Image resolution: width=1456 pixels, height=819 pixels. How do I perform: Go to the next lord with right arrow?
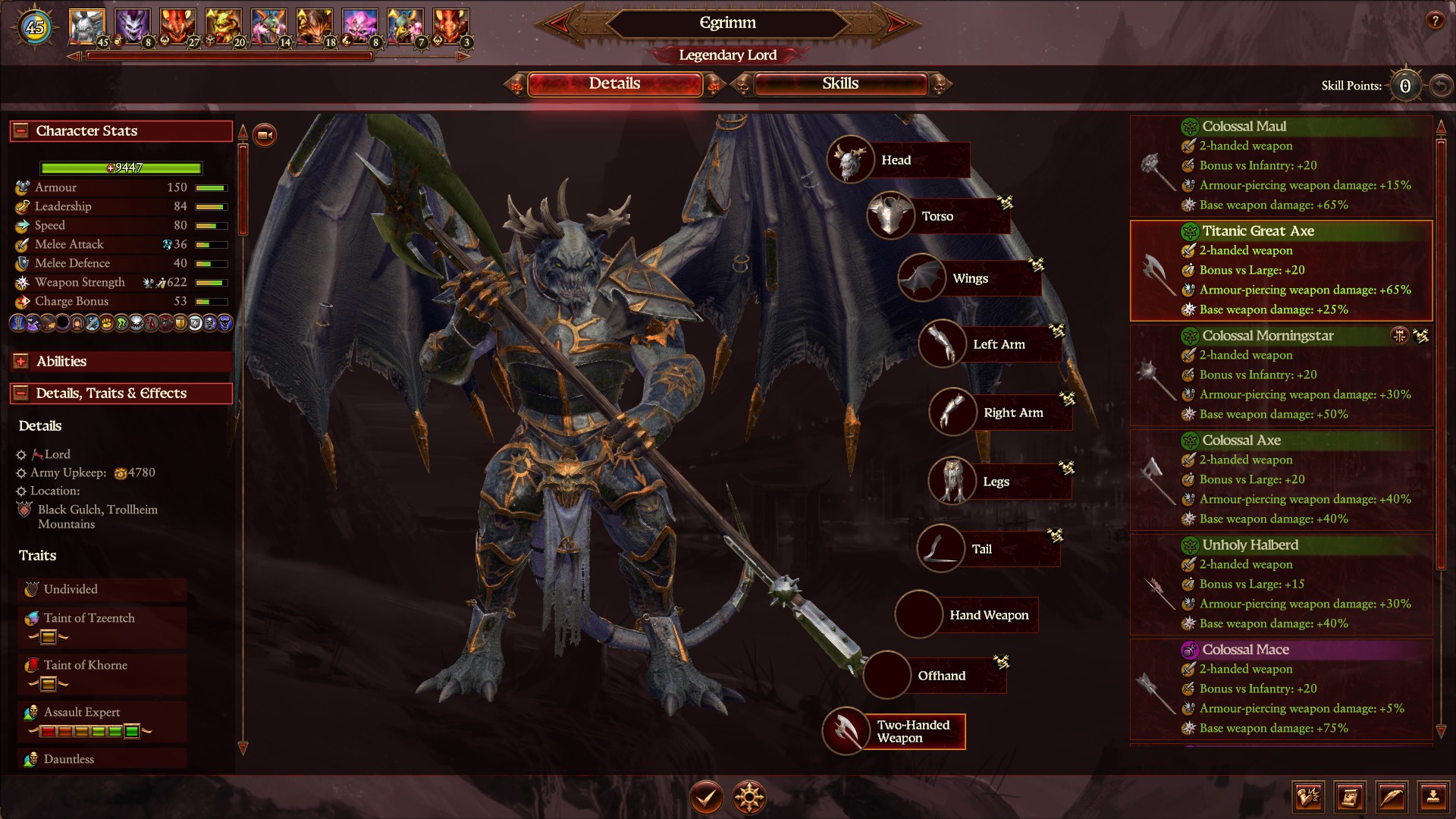(896, 24)
